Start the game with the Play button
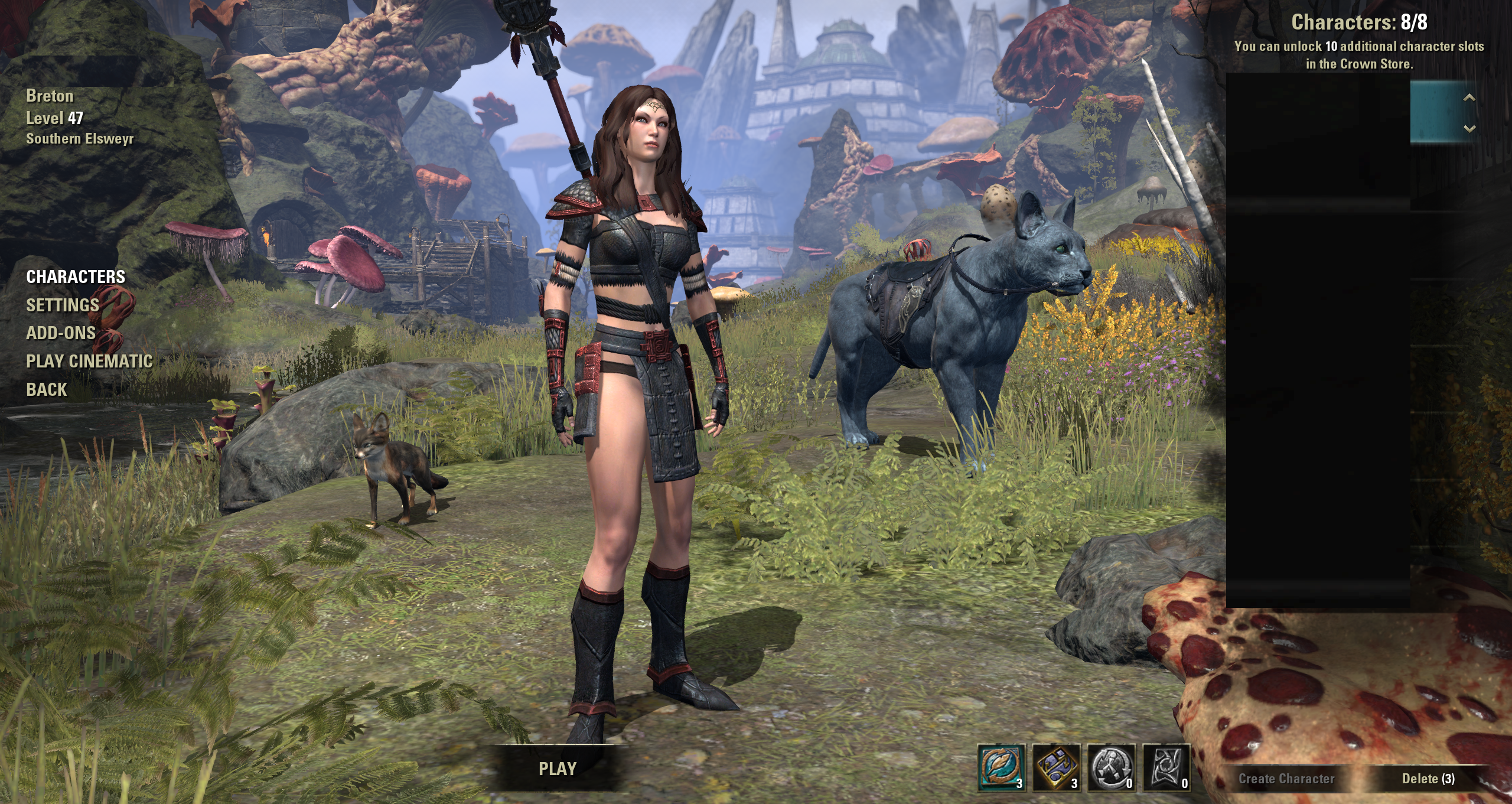The image size is (1512, 804). tap(557, 769)
